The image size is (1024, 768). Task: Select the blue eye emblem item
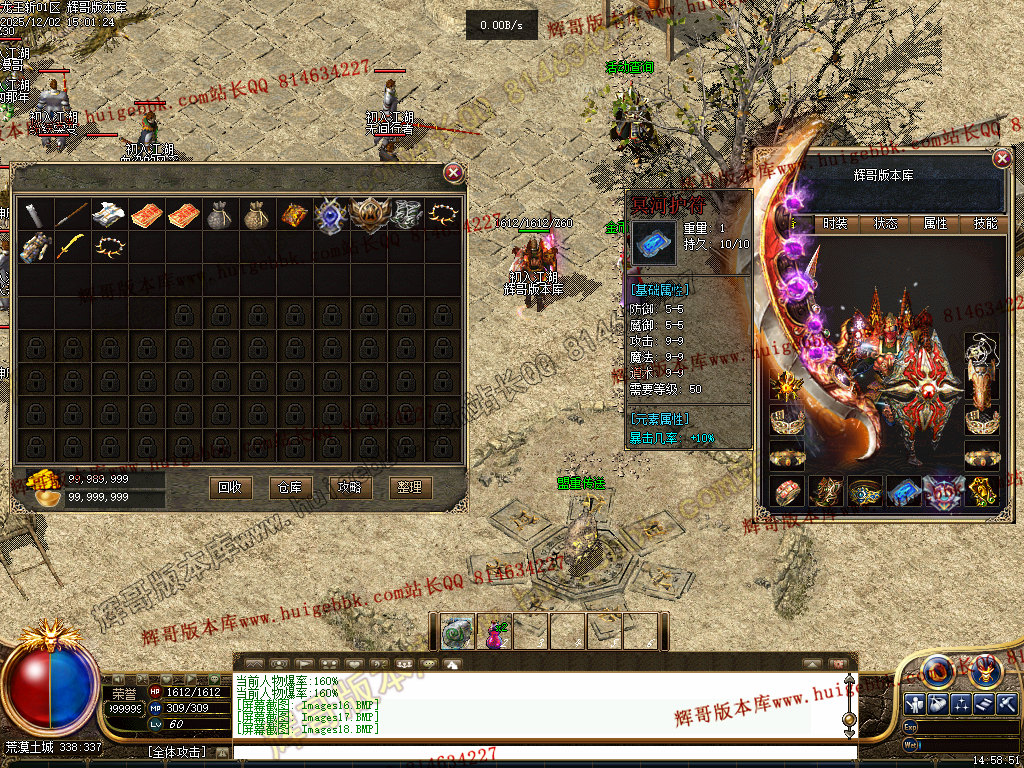[330, 215]
